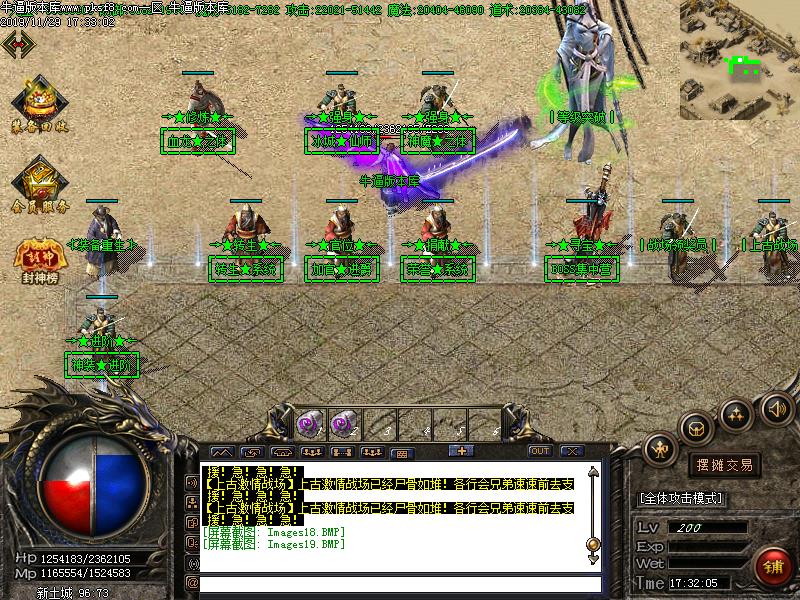
Task: Click the minimap
Action: pos(739,60)
